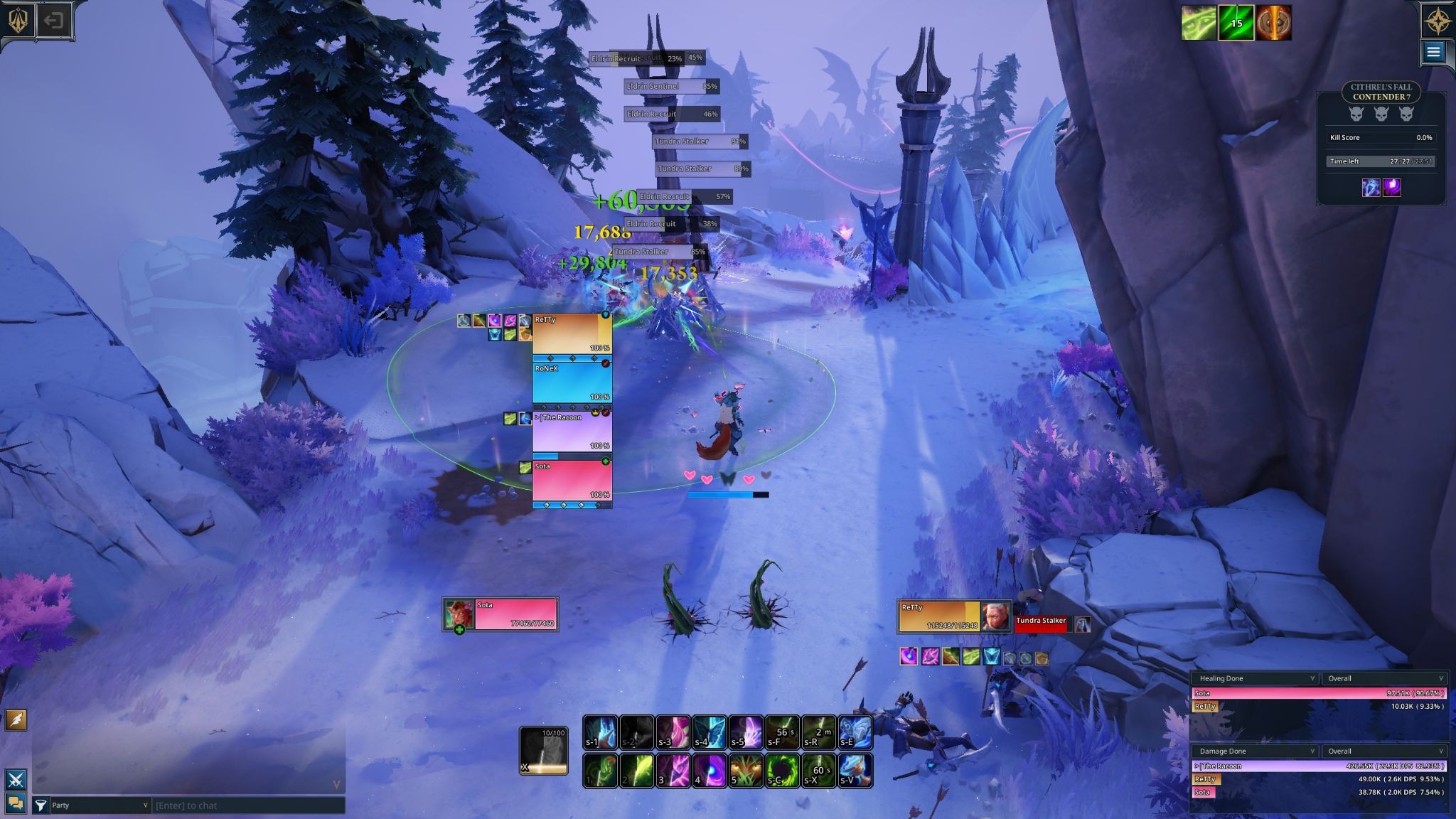Click the crossed swords combat log button
Screen dimensions: 1456x819
16,779
